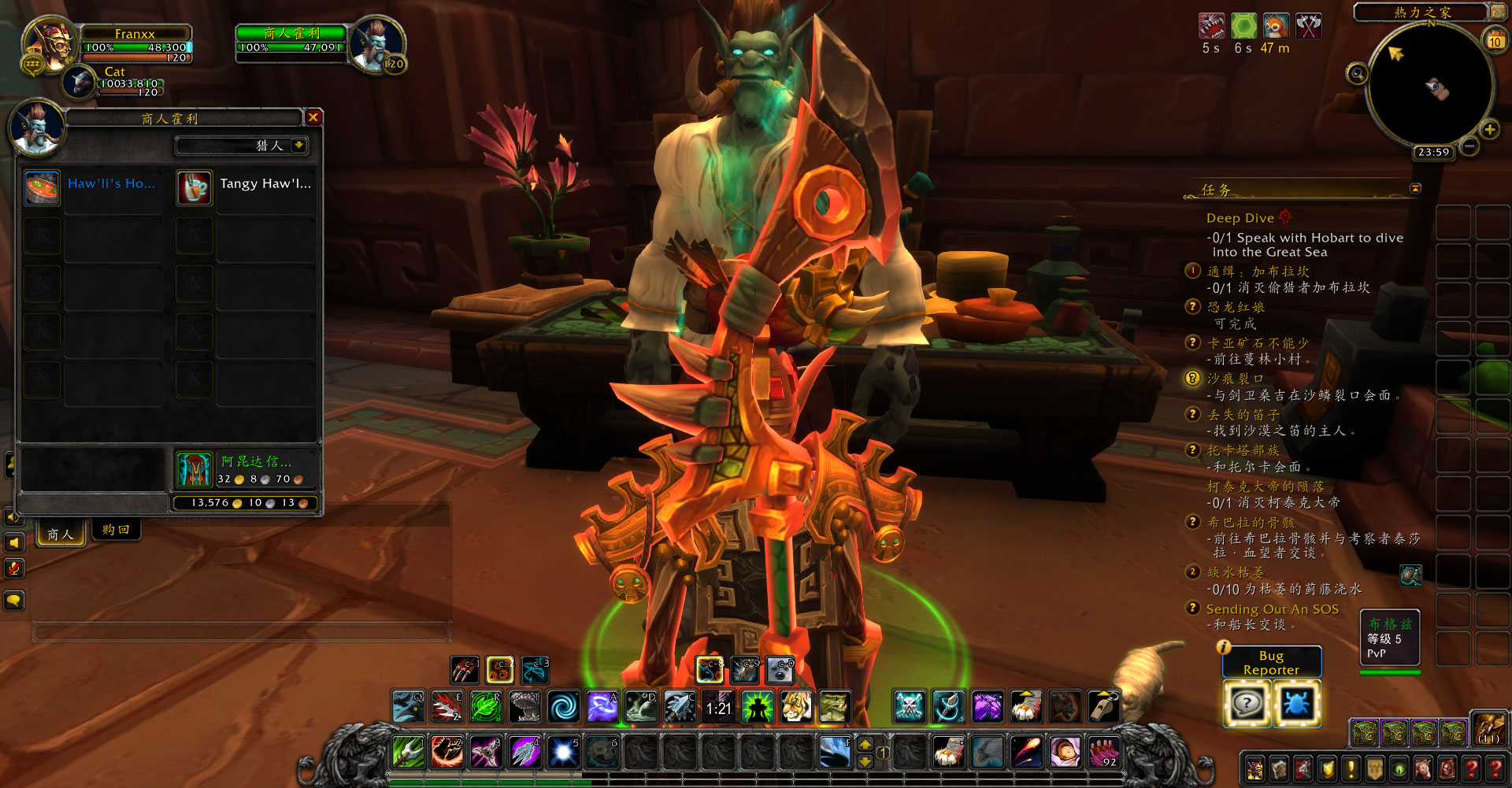Click the 阿昆达信... buyback item
1512x788 pixels.
194,469
